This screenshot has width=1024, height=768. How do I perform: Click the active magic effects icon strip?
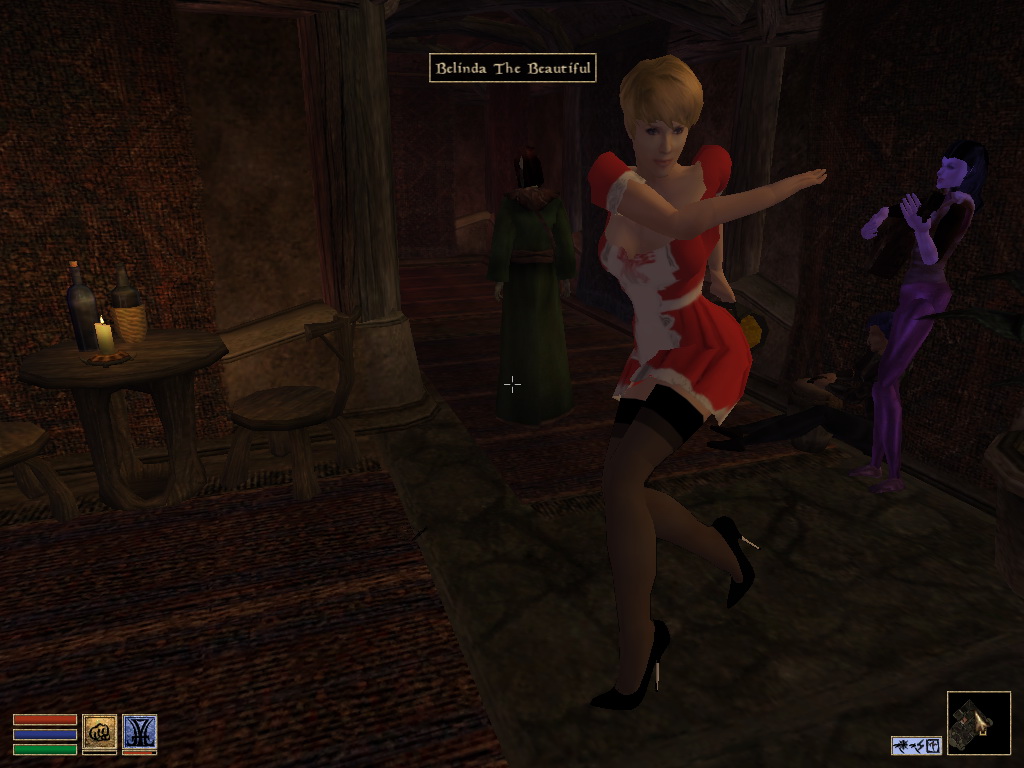click(x=916, y=745)
